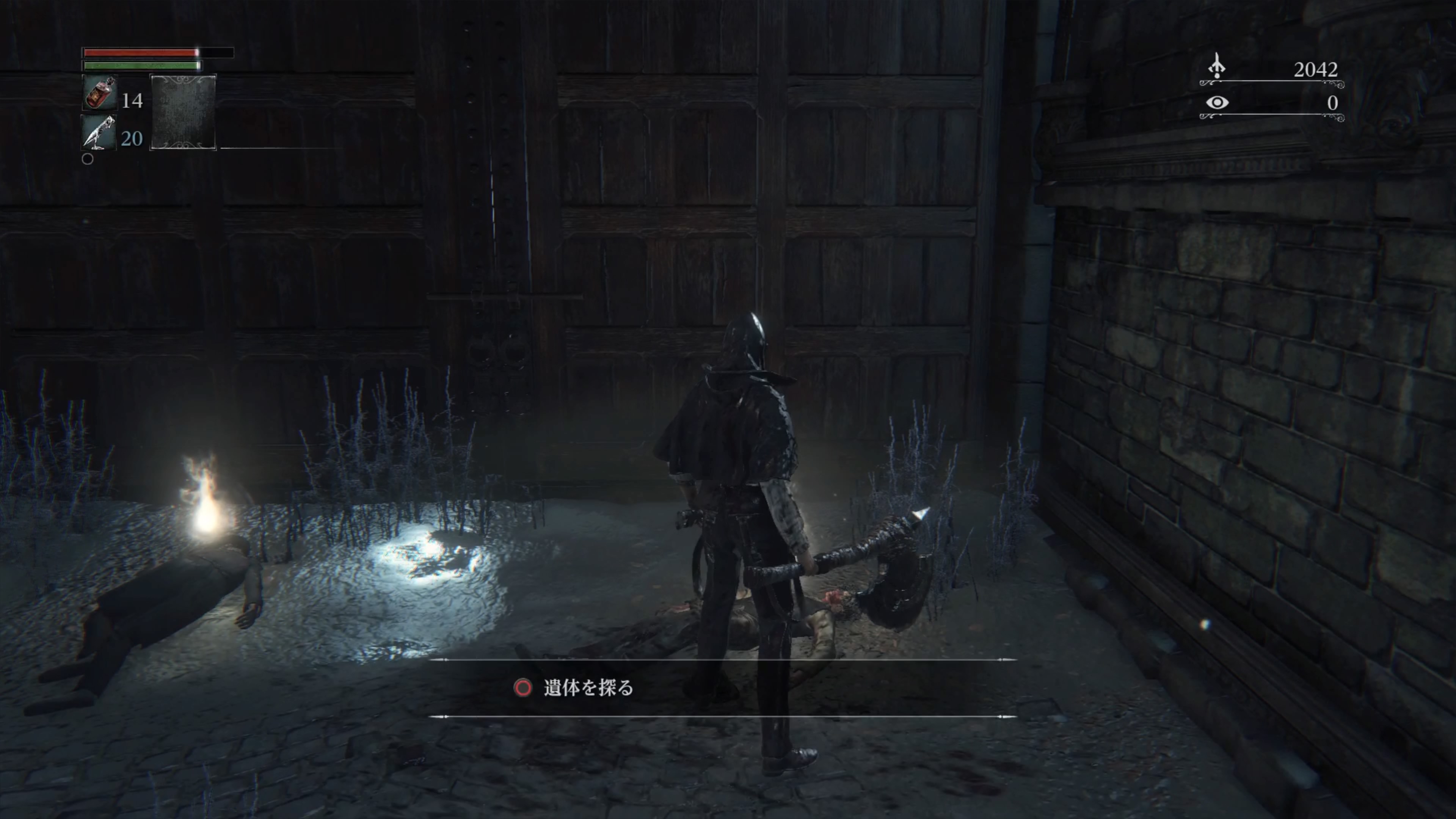
Task: Click the empty quick item slot
Action: 182,113
